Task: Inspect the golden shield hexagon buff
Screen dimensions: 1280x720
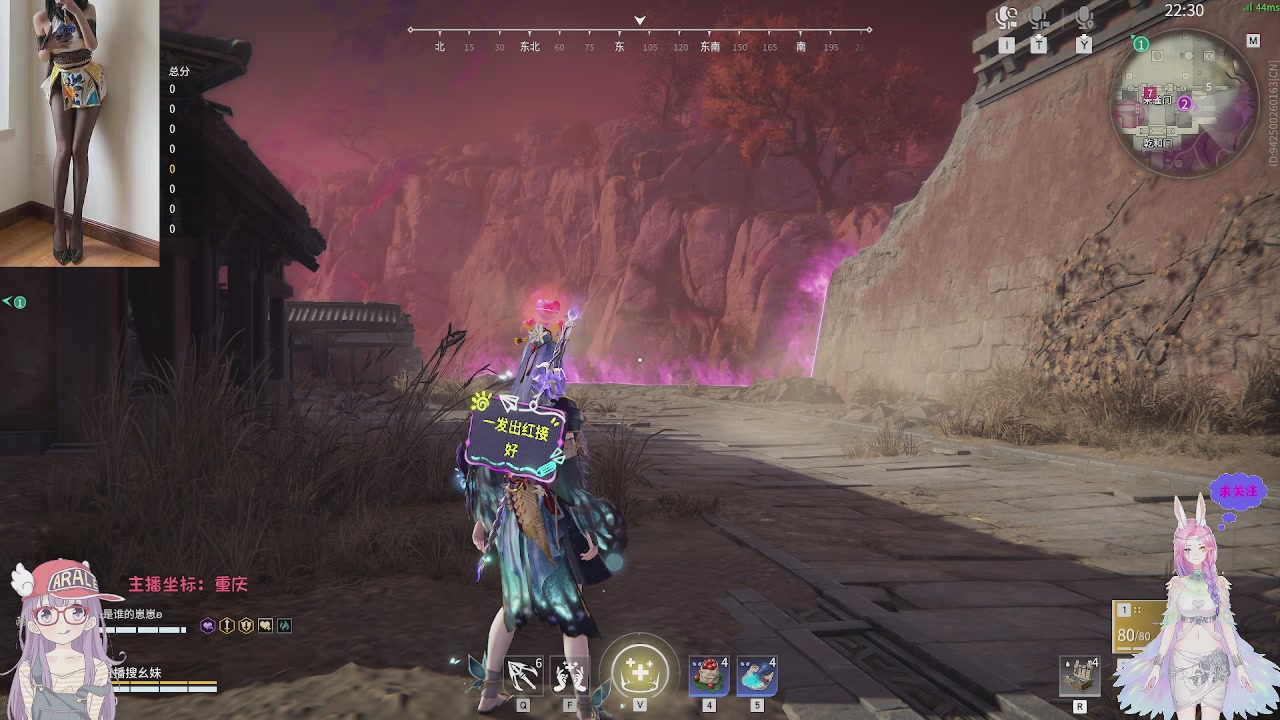Action: pos(246,626)
